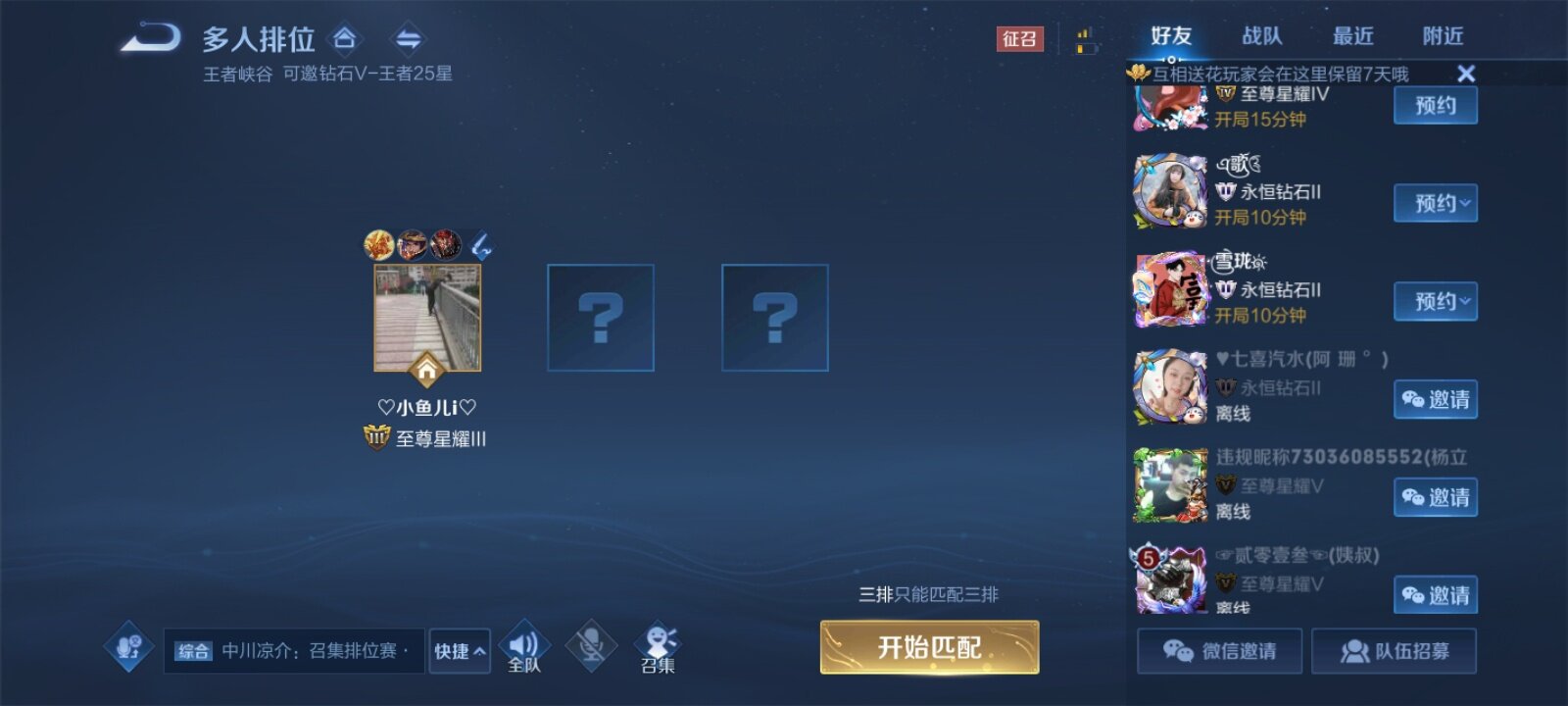Invite the rule-violating-nickname player 73036085552

pos(1436,497)
